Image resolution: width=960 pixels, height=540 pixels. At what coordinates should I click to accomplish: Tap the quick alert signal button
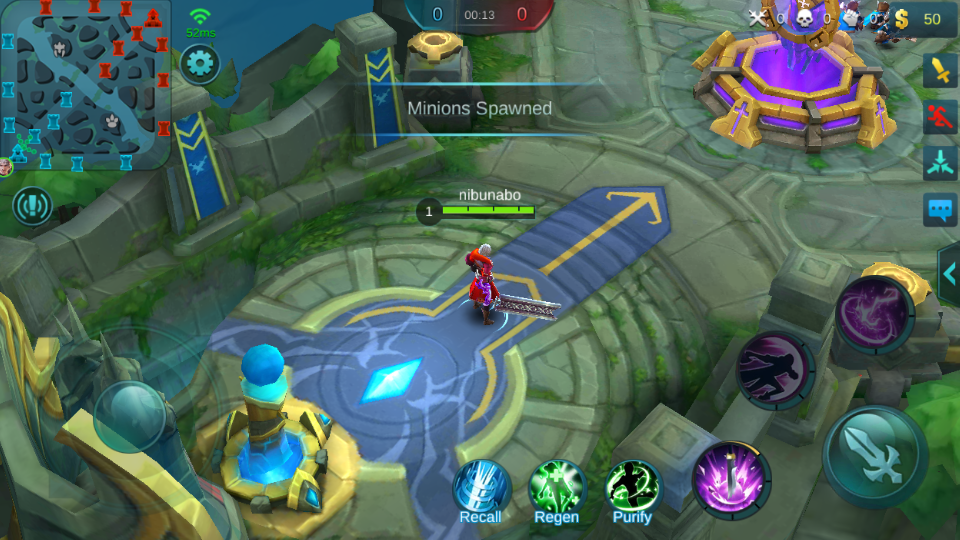32,206
